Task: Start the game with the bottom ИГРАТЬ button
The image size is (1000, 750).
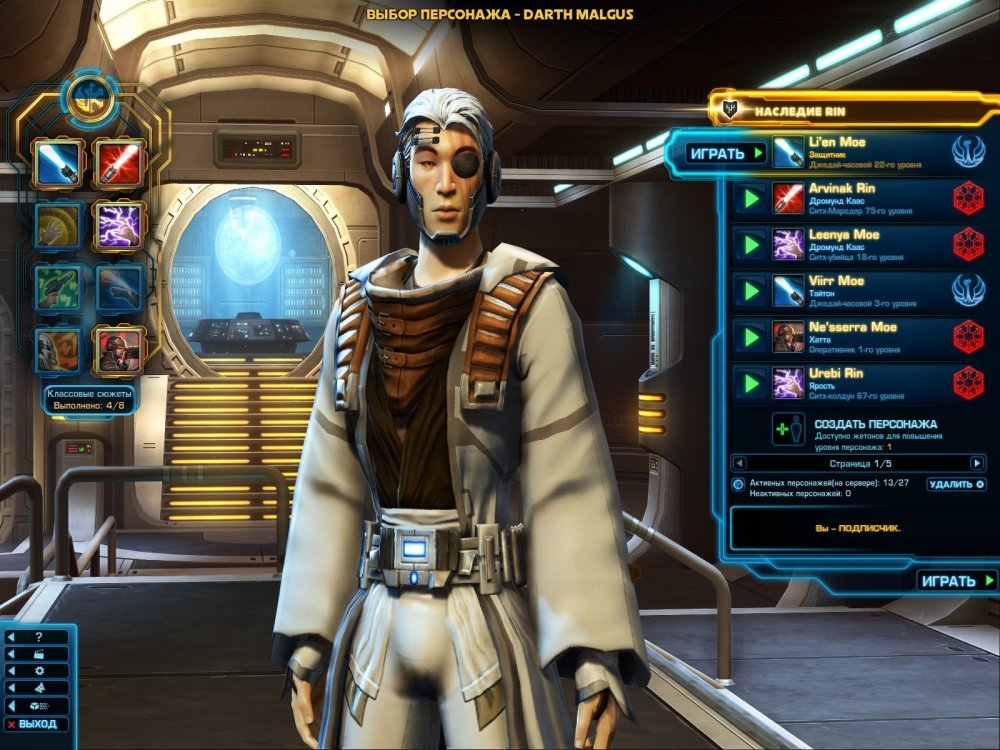Action: [957, 581]
